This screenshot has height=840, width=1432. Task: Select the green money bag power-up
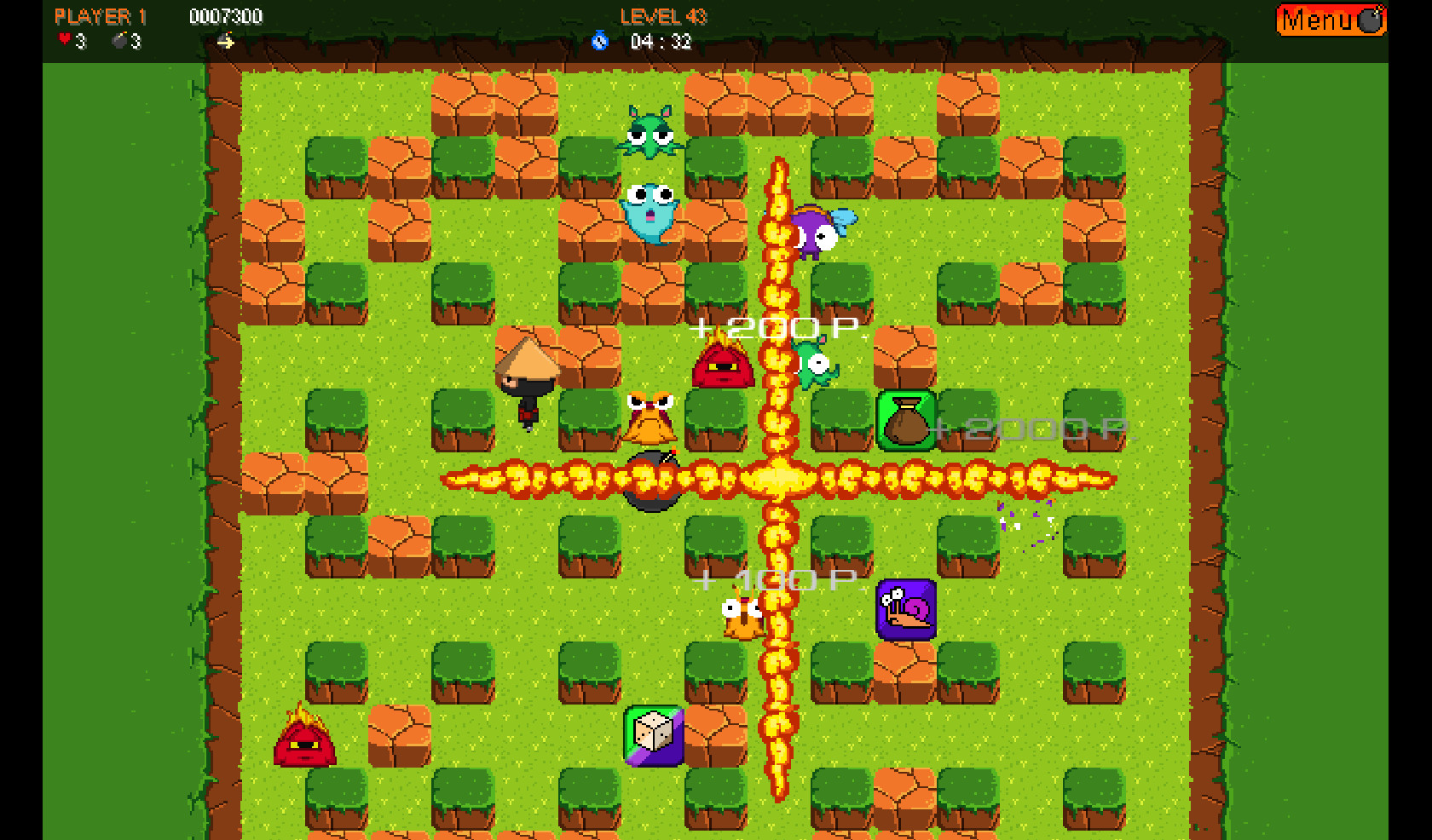pyautogui.click(x=905, y=419)
